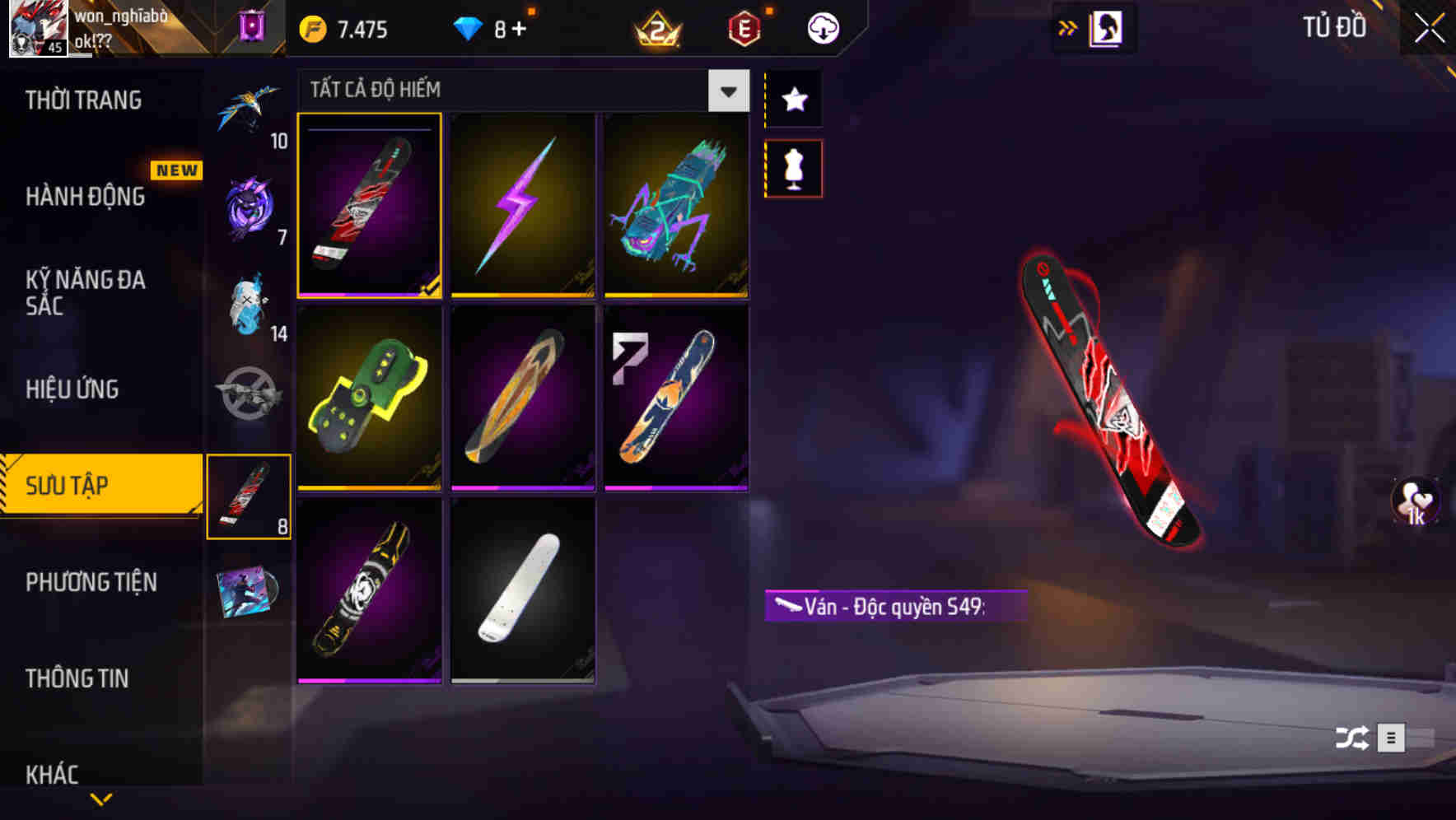Toggle the mannequin preview mode

[793, 167]
